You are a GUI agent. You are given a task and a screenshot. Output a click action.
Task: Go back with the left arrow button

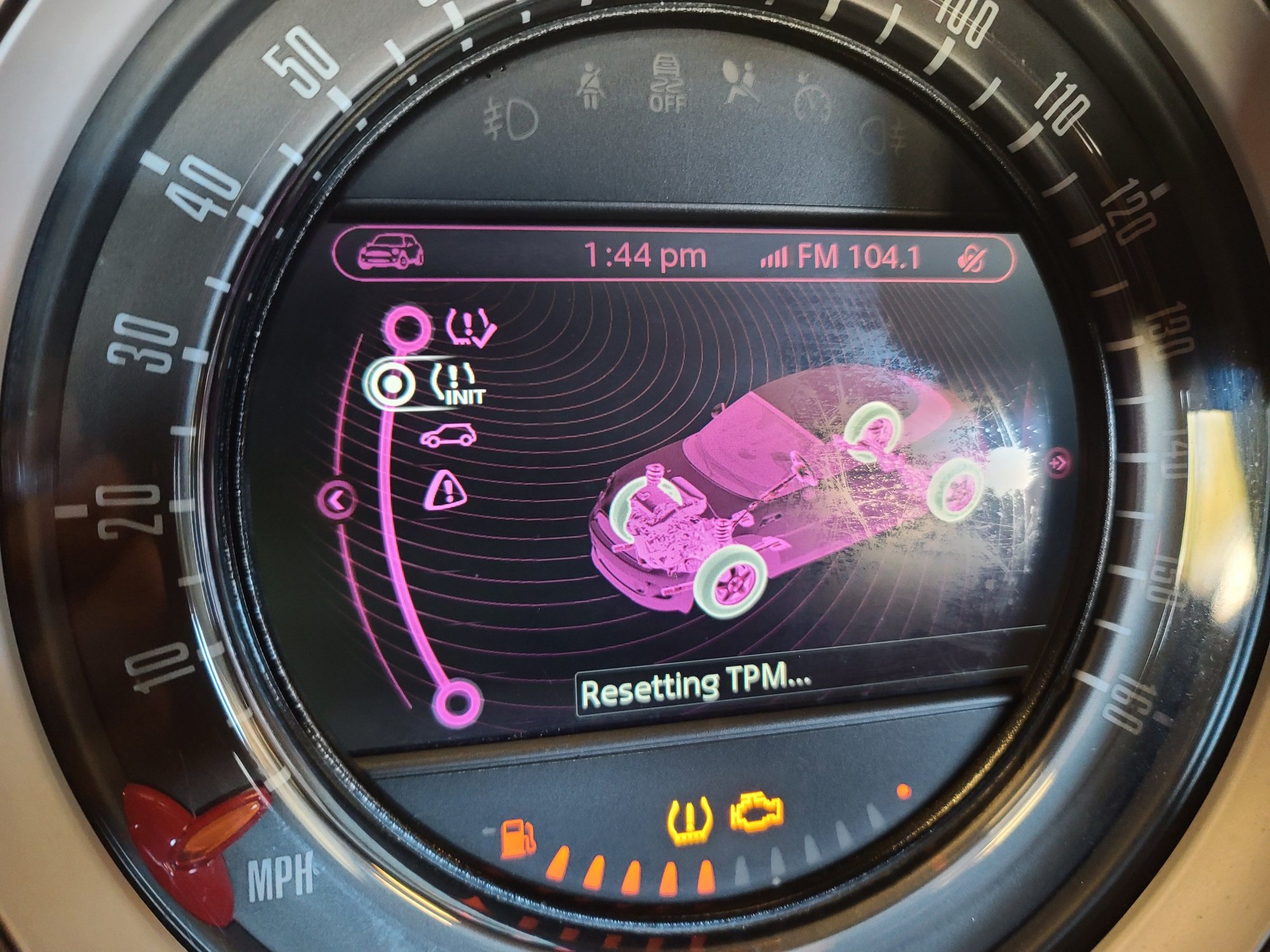[x=338, y=500]
